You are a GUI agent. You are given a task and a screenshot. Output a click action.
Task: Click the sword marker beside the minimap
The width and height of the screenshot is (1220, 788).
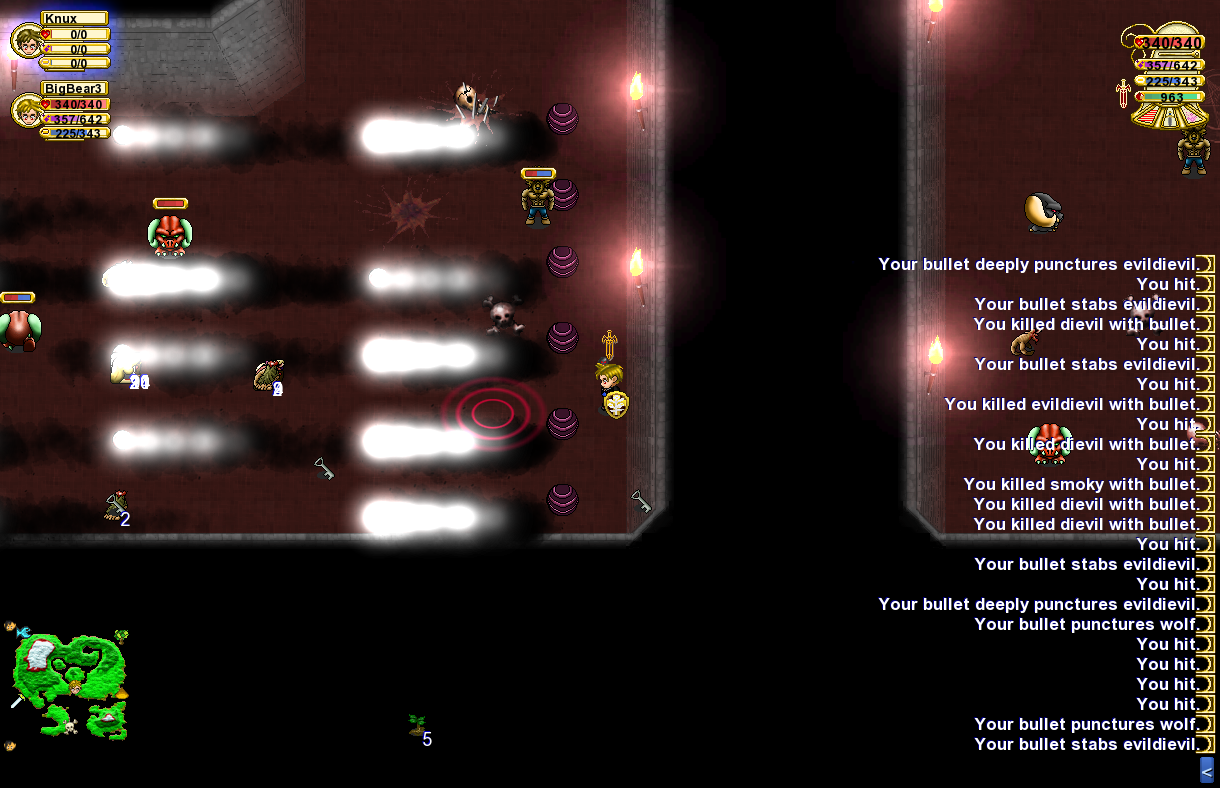coord(17,701)
